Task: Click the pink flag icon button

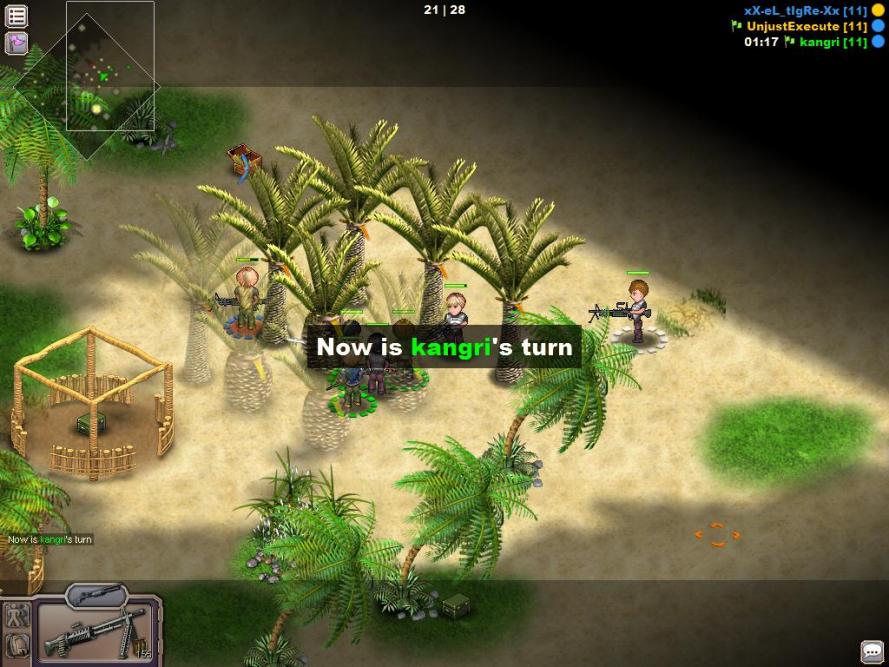Action: (x=17, y=43)
